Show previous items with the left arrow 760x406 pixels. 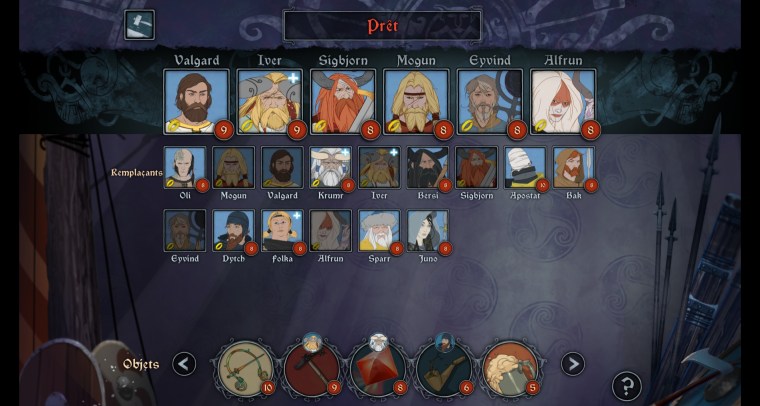184,364
